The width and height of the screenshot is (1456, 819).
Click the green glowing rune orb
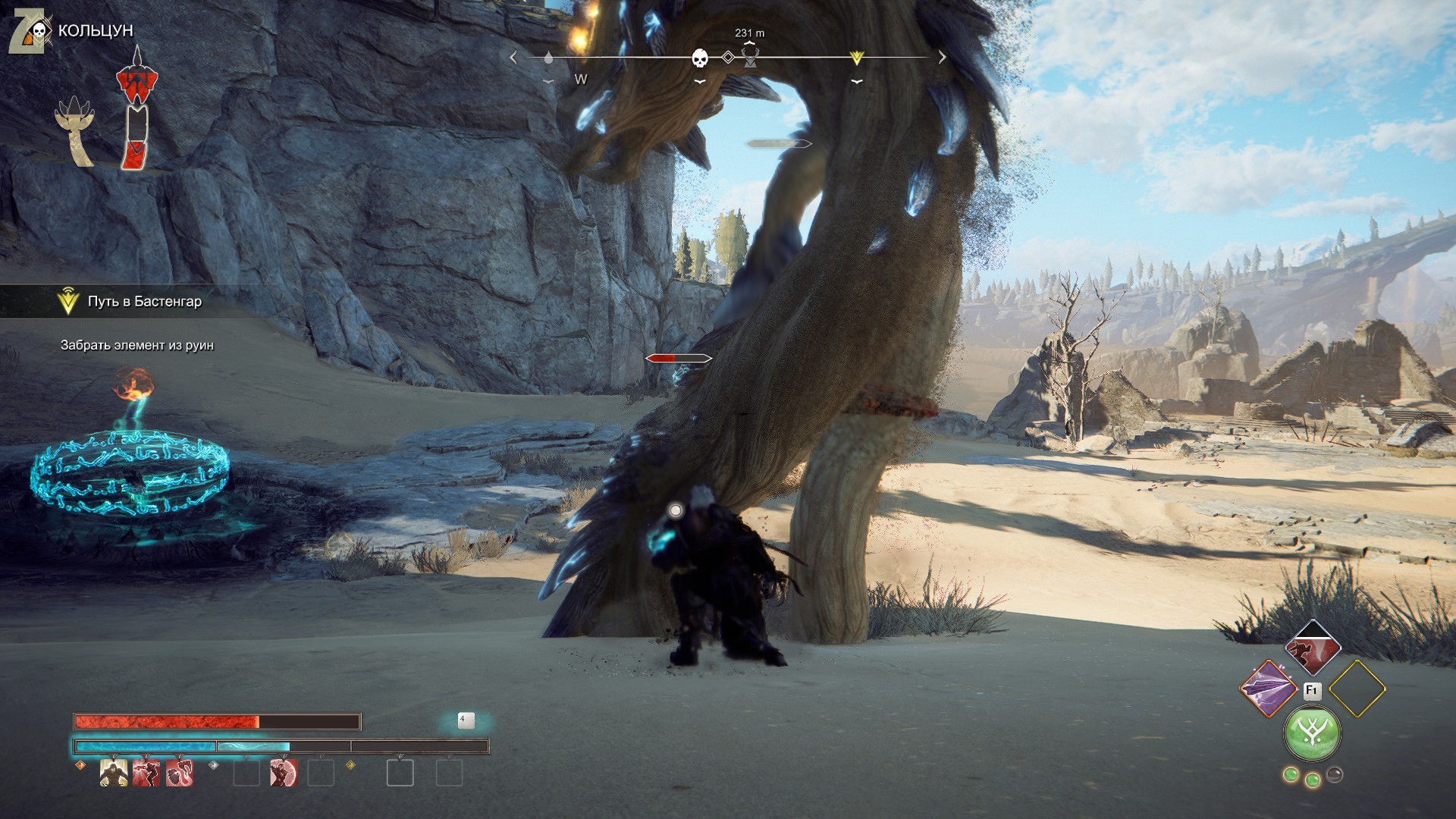click(x=1312, y=733)
